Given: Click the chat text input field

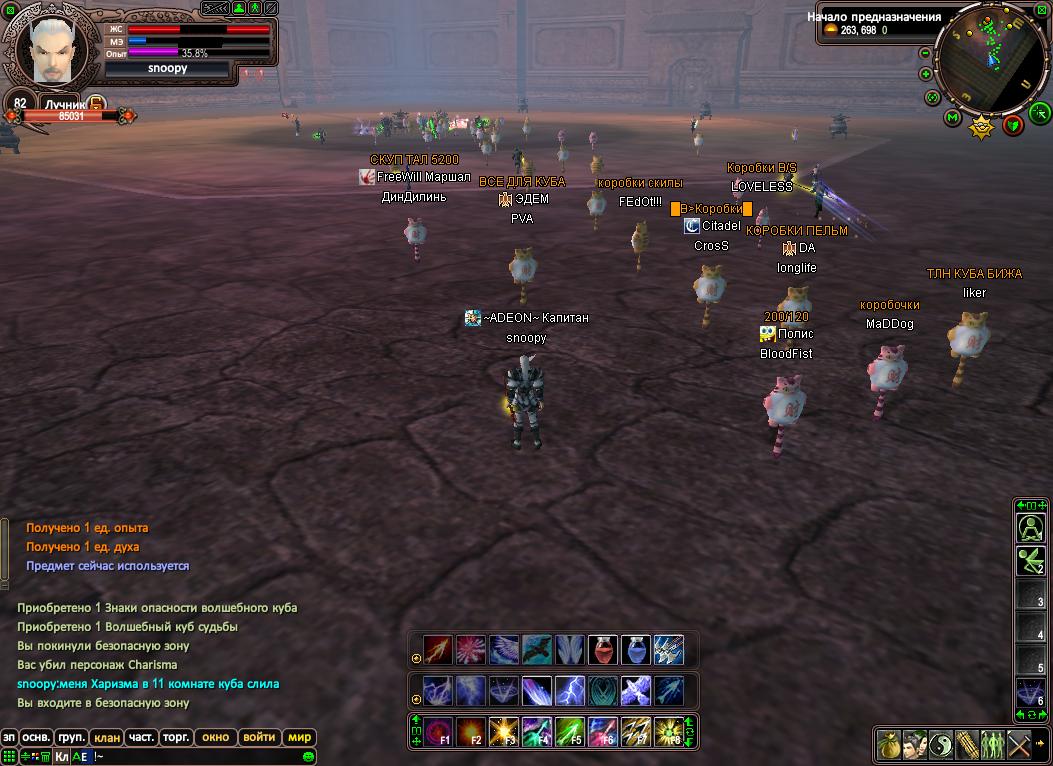Looking at the screenshot, I should (200, 757).
